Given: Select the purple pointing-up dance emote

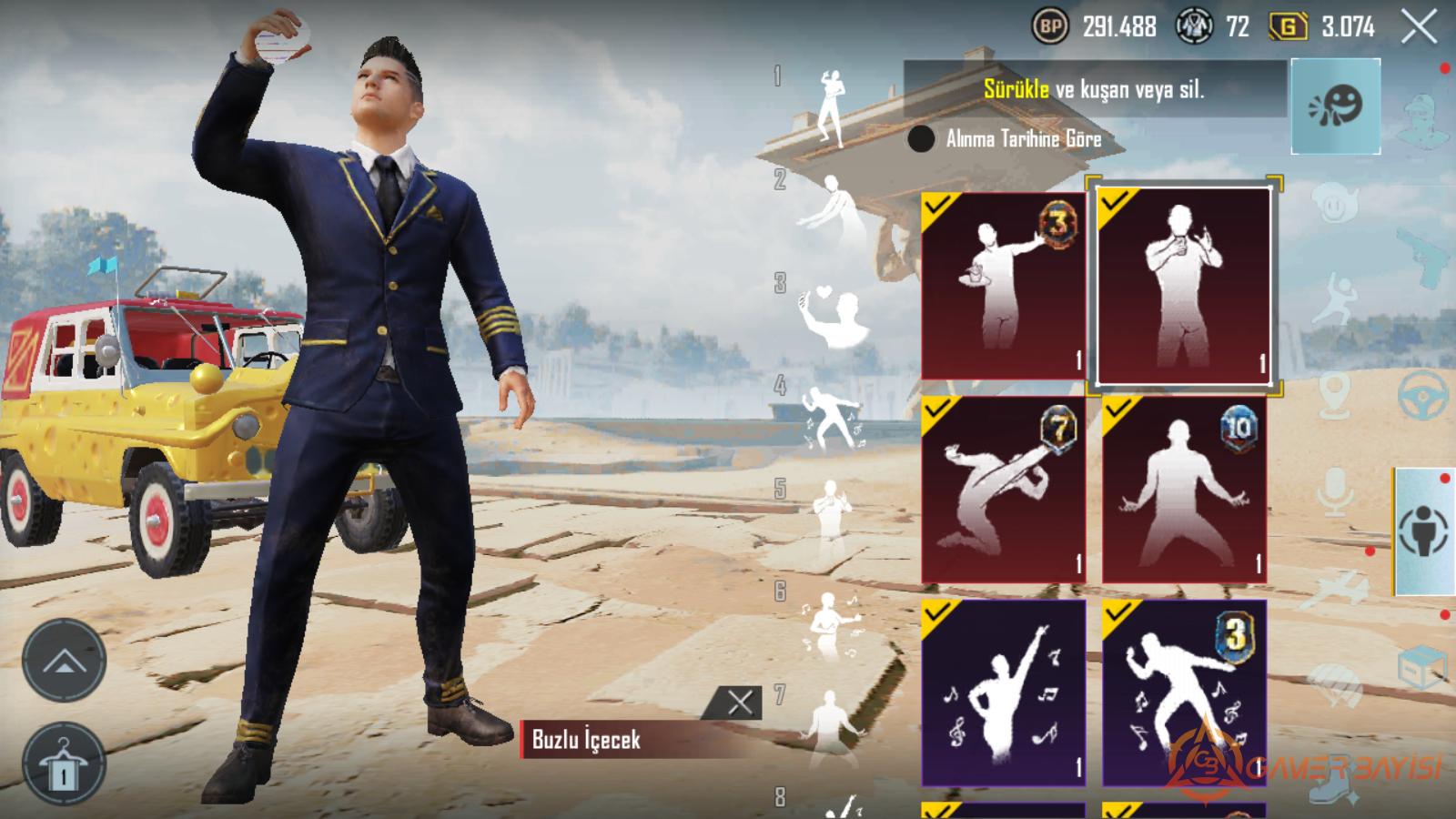Looking at the screenshot, I should click(x=1003, y=693).
